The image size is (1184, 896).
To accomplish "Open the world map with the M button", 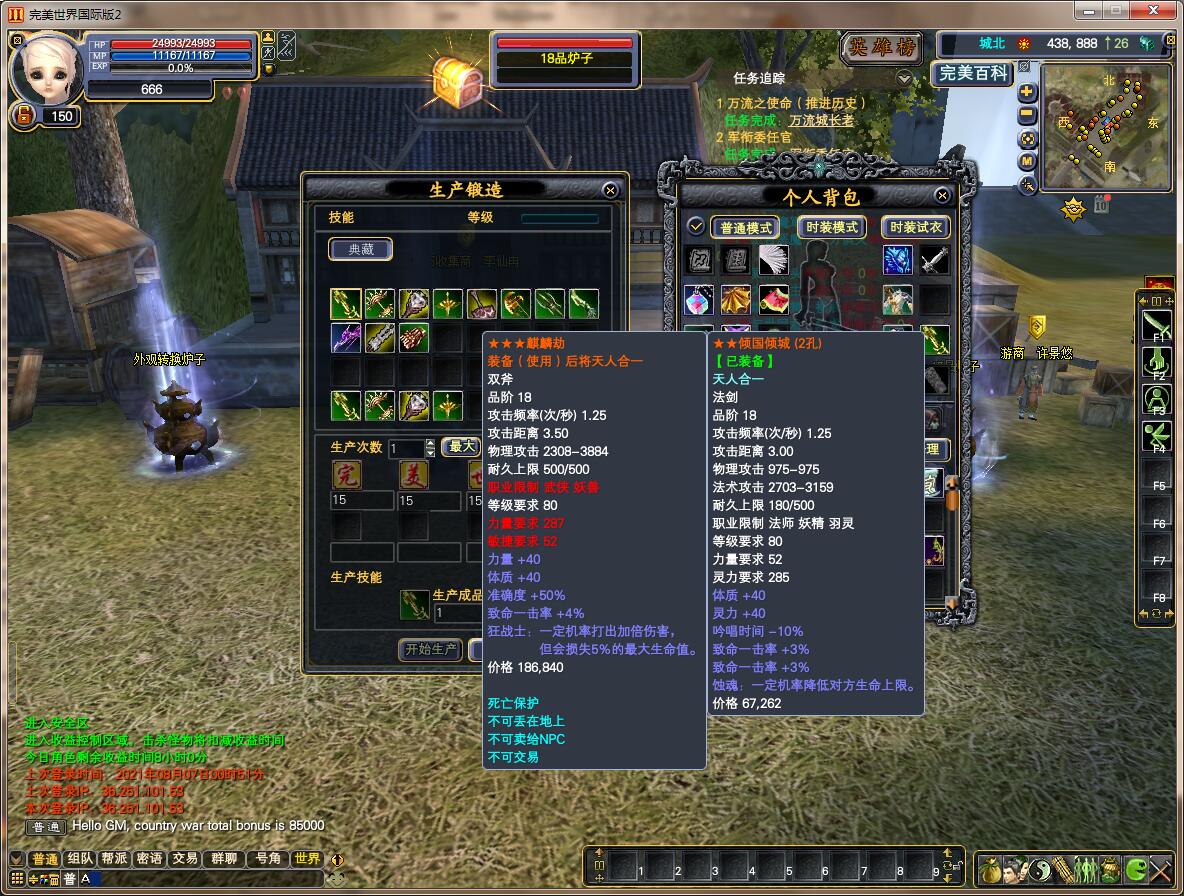I will tap(1028, 161).
